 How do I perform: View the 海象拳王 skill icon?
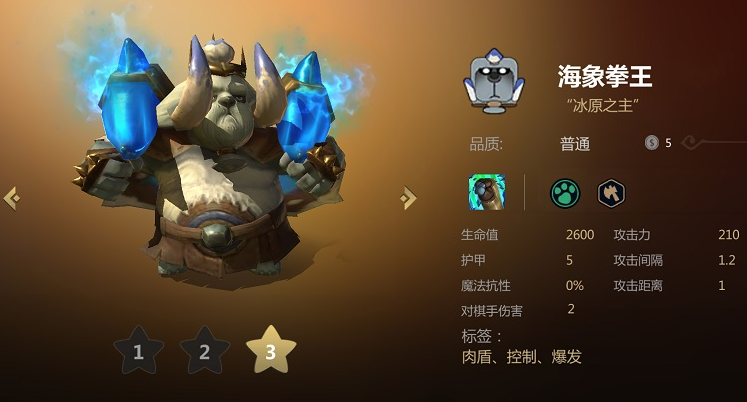pos(487,192)
